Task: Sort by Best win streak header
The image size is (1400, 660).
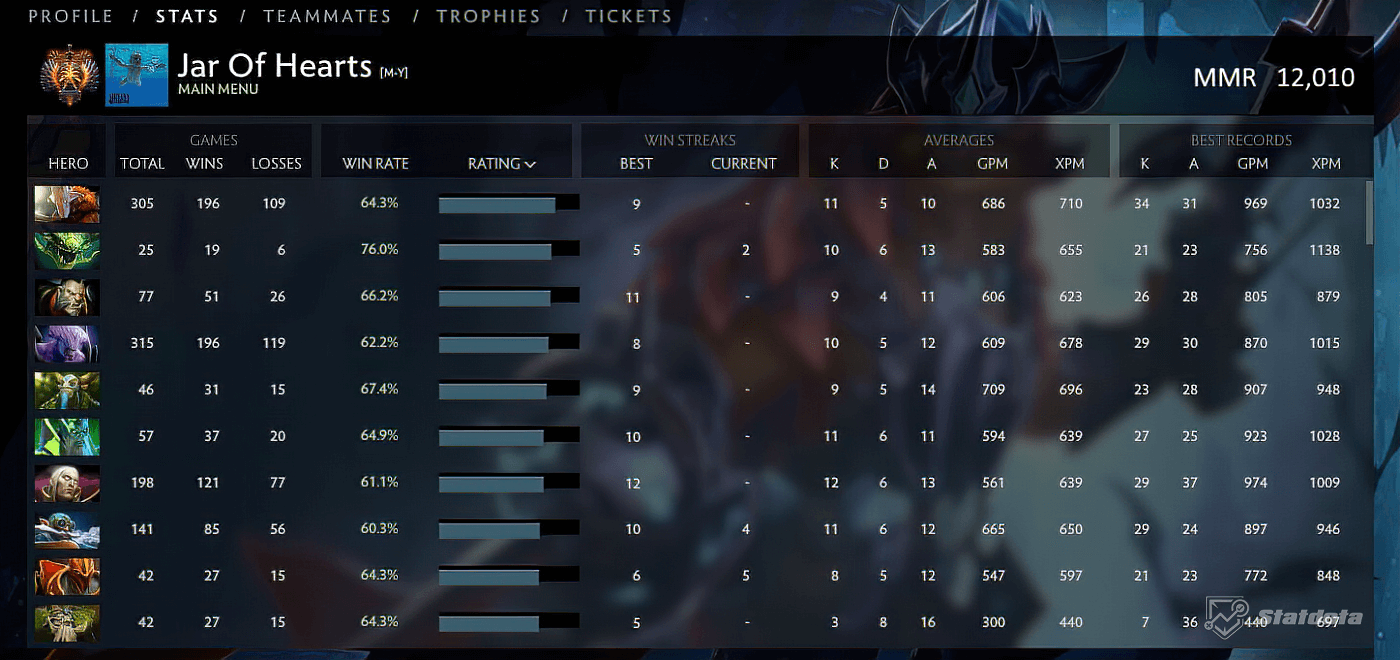Action: pyautogui.click(x=636, y=163)
